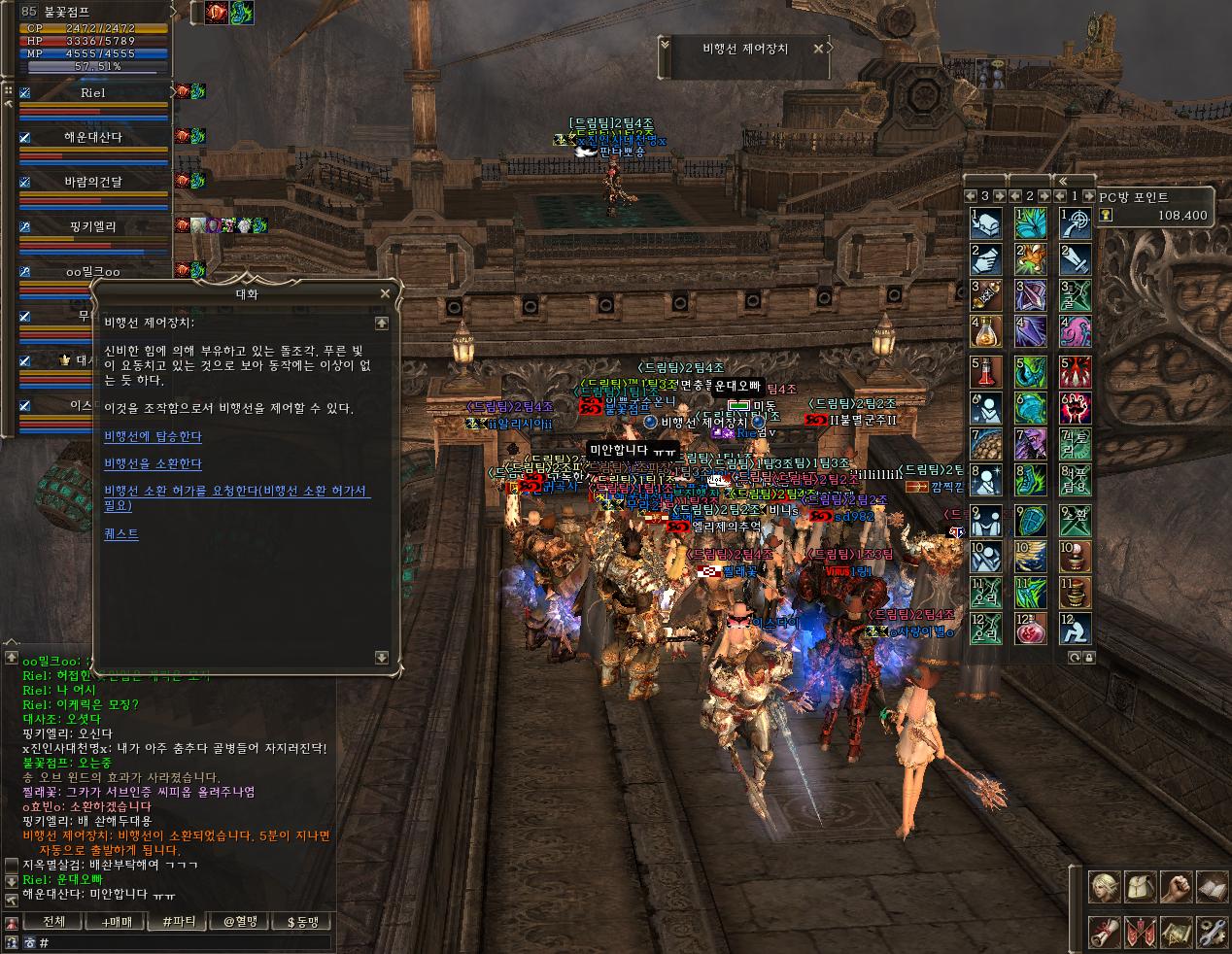Click the '퀘스트' link in dialogue

click(x=121, y=533)
